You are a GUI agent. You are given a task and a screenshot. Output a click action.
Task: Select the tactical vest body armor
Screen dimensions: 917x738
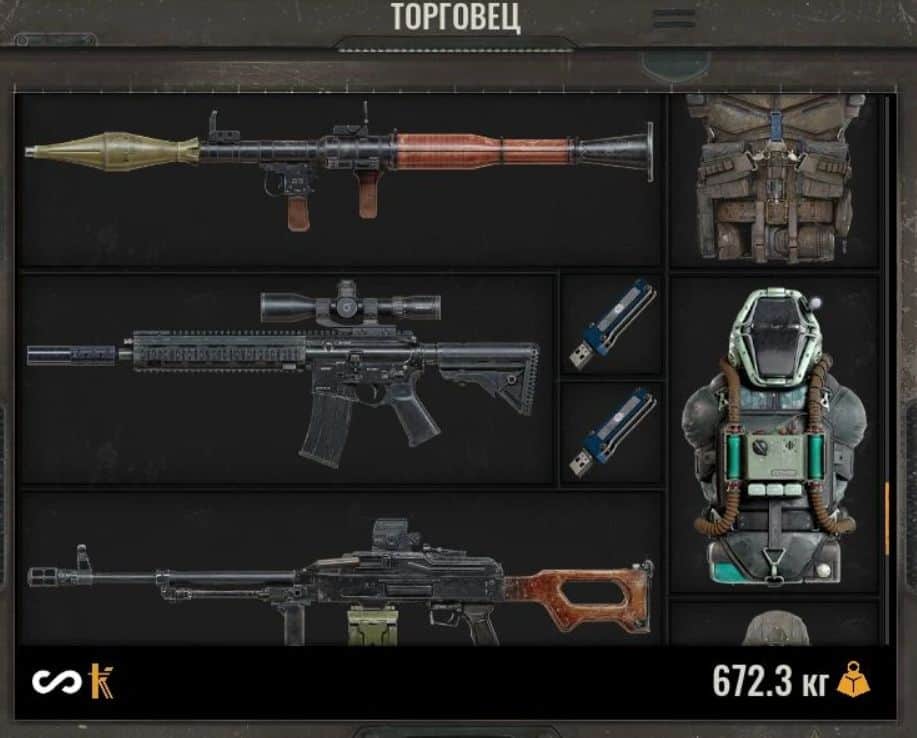(774, 178)
